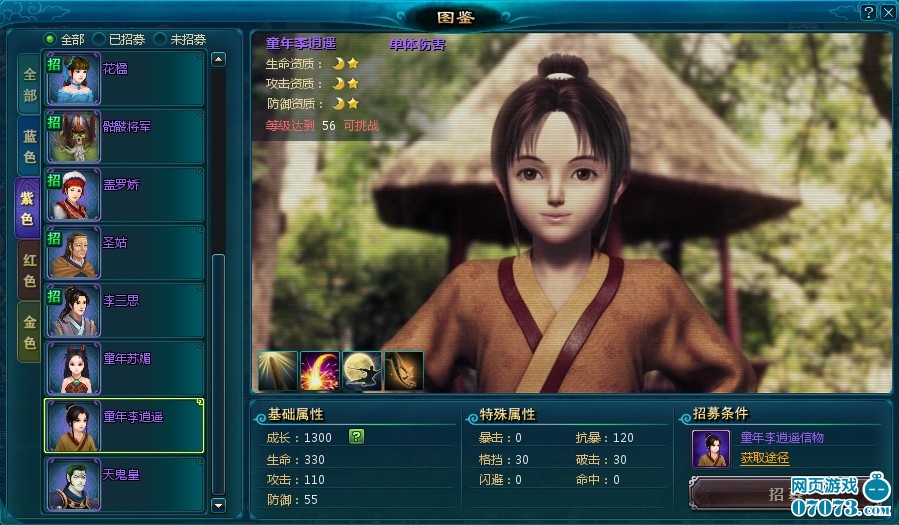Switch to the 全部 side tab

click(29, 85)
